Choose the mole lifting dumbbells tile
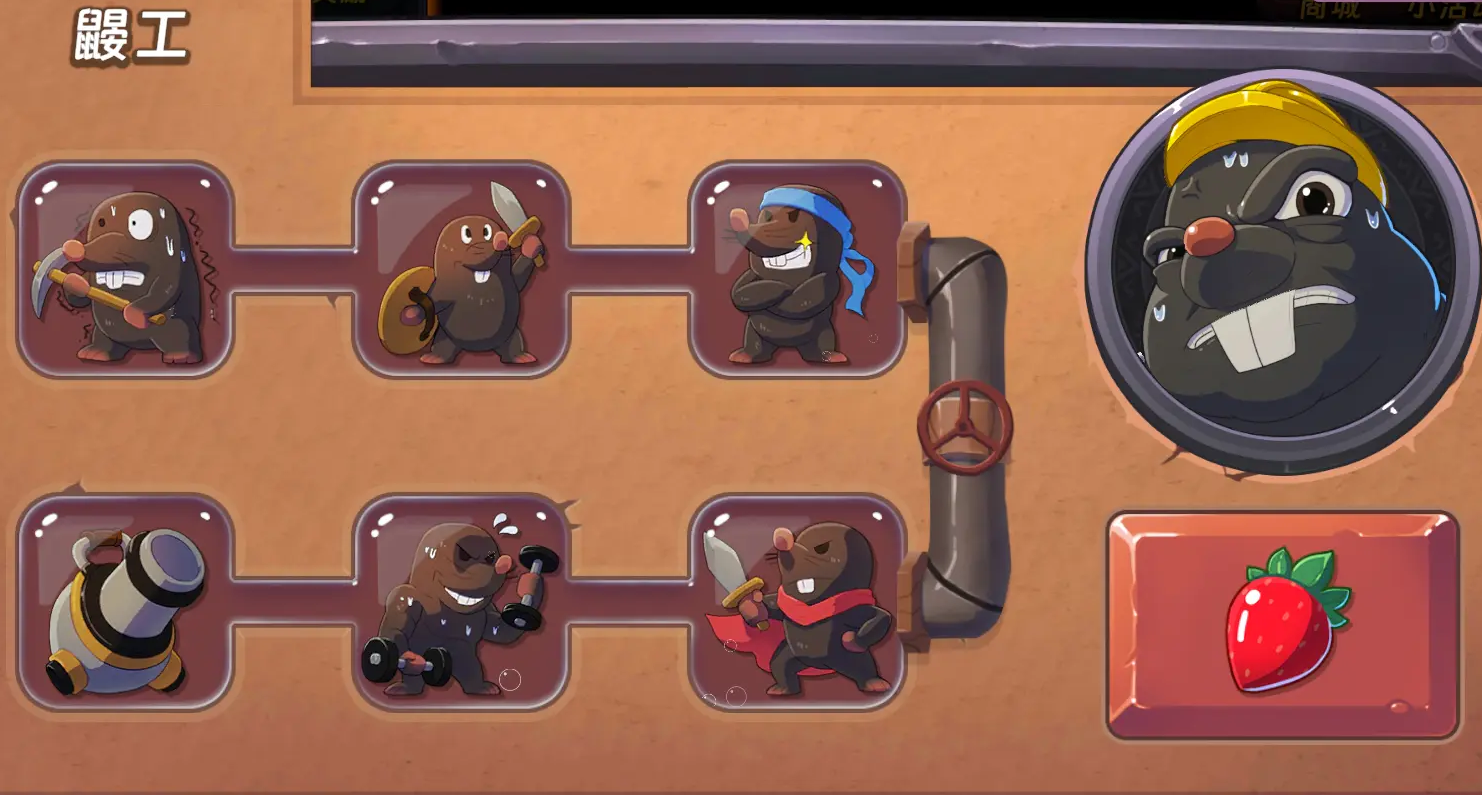 coord(461,602)
